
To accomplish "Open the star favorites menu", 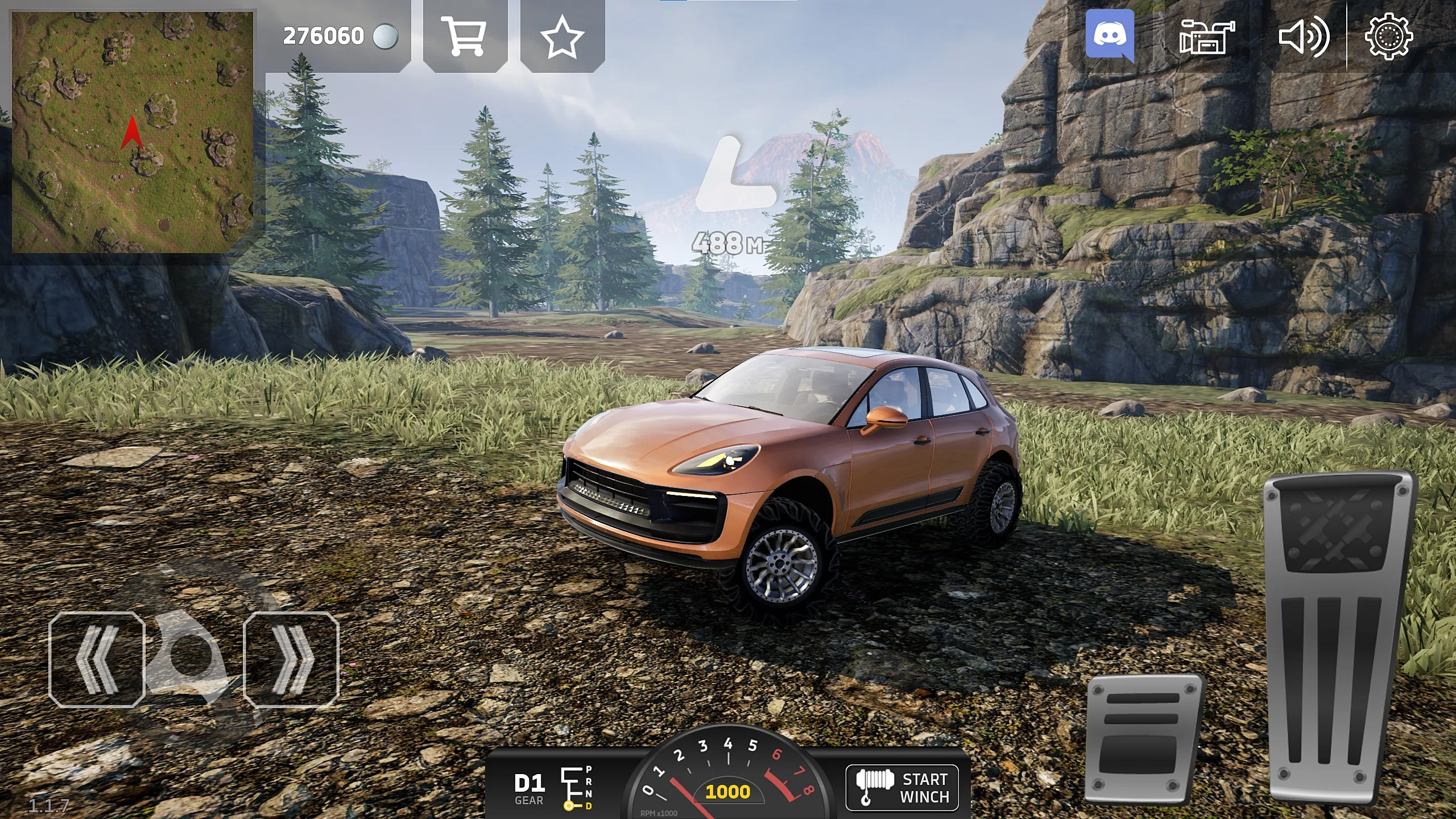I will tap(562, 36).
